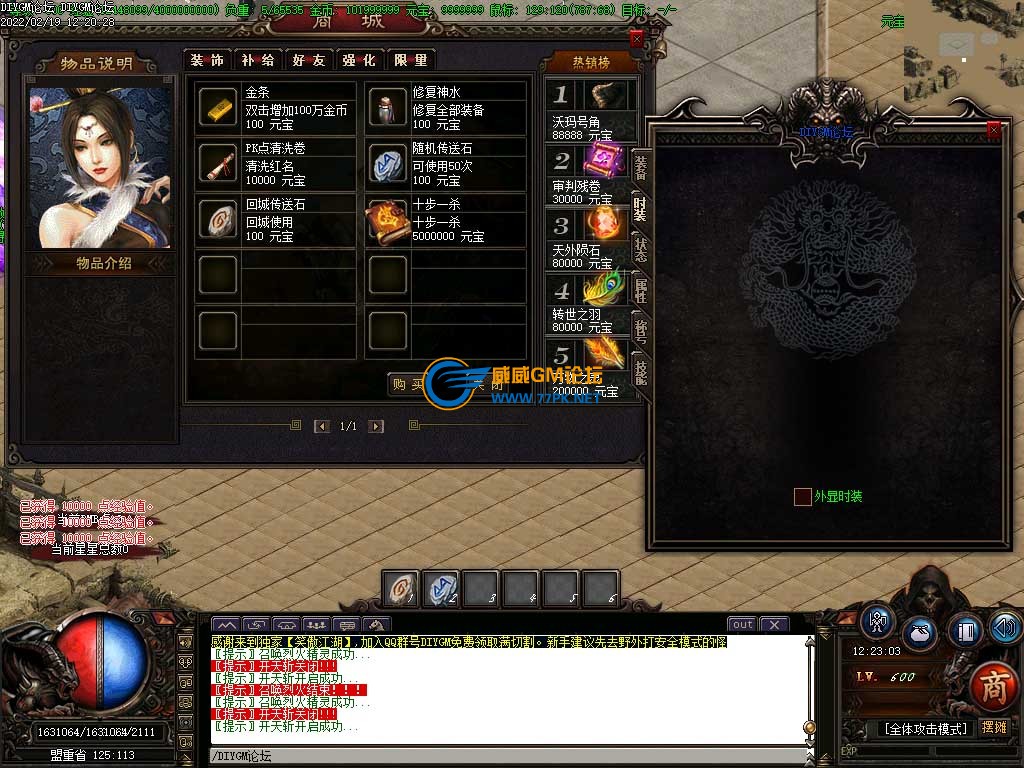Select the 随机传送石 teleport stone

point(387,163)
